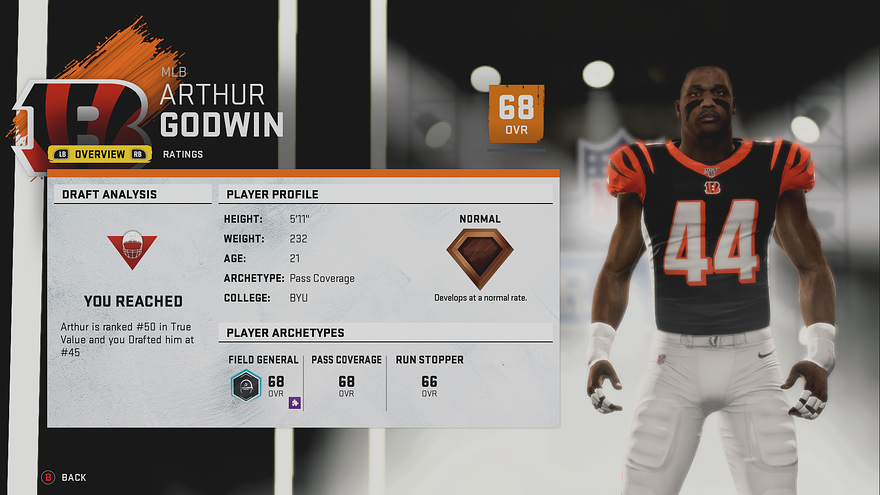Select the Overview tab
The height and width of the screenshot is (495, 880).
pyautogui.click(x=99, y=154)
